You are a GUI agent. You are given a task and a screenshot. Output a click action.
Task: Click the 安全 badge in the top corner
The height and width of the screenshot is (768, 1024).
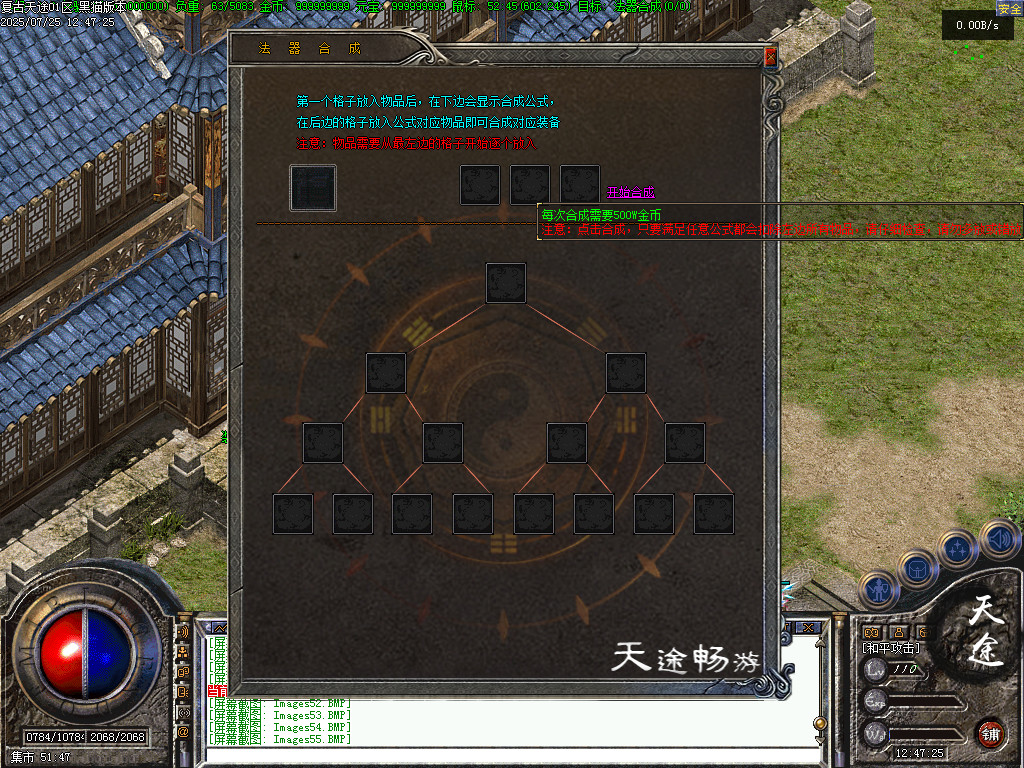(1009, 8)
